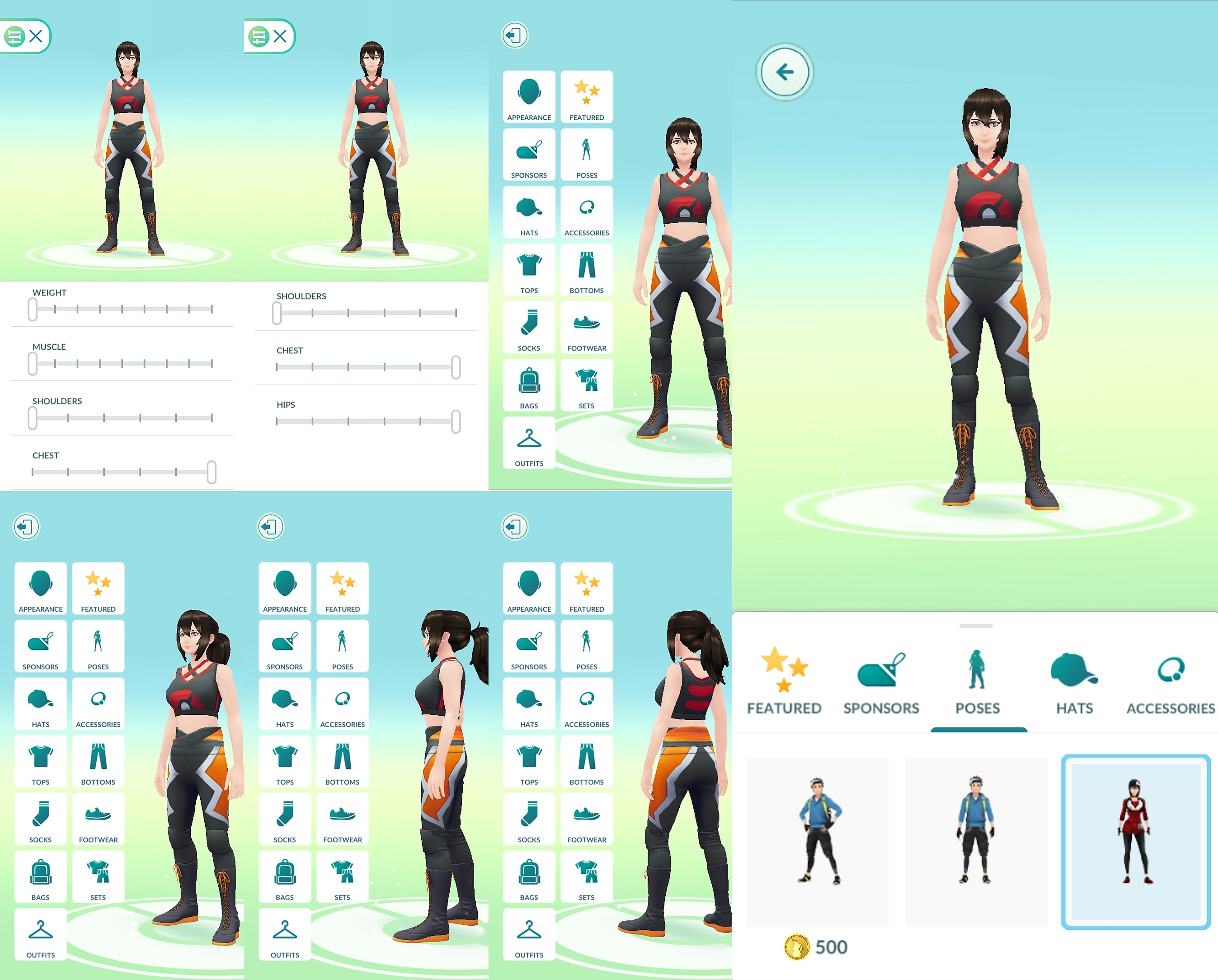The height and width of the screenshot is (980, 1218).
Task: Open the Hats category
Action: pos(529,212)
